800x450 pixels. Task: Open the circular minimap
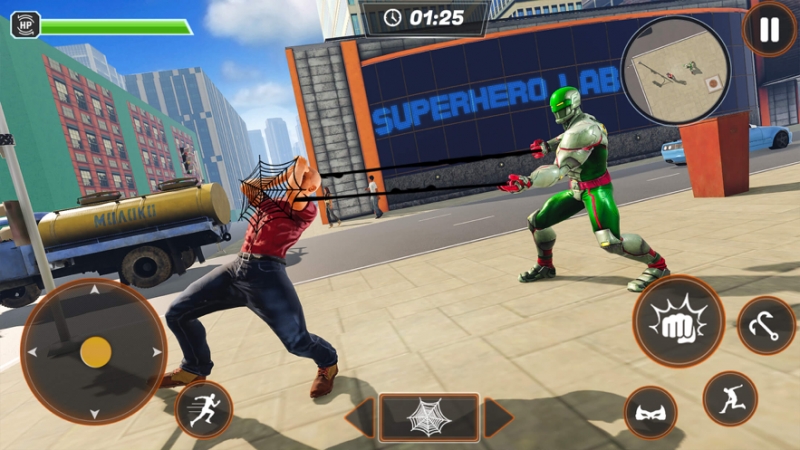point(671,69)
